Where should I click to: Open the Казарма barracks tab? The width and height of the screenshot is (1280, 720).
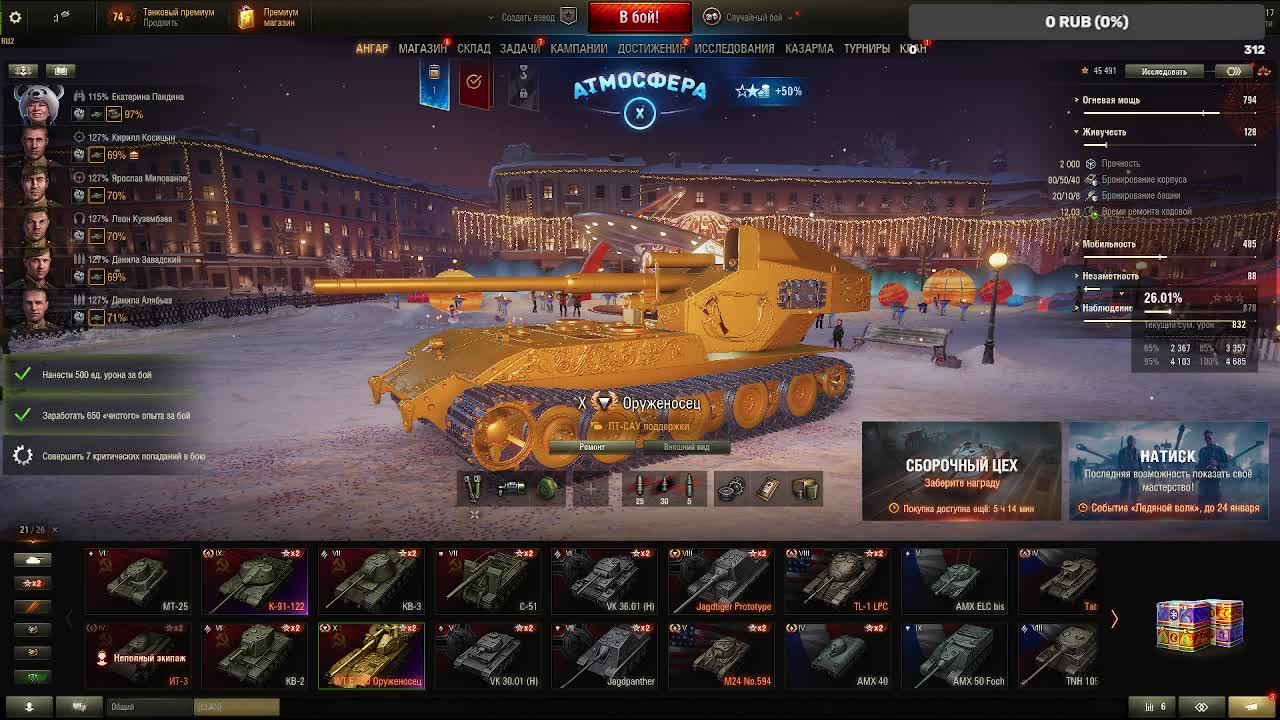[809, 48]
